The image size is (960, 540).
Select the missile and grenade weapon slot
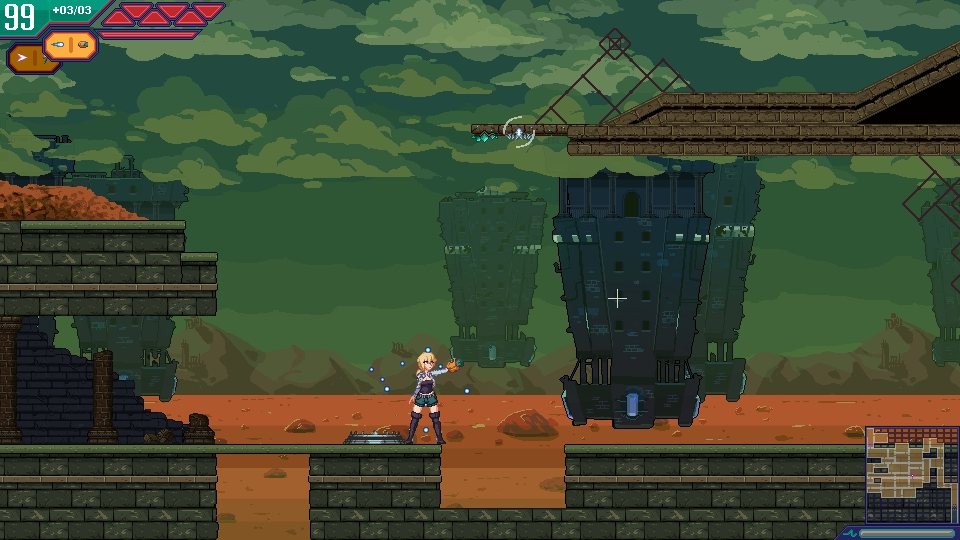70,44
